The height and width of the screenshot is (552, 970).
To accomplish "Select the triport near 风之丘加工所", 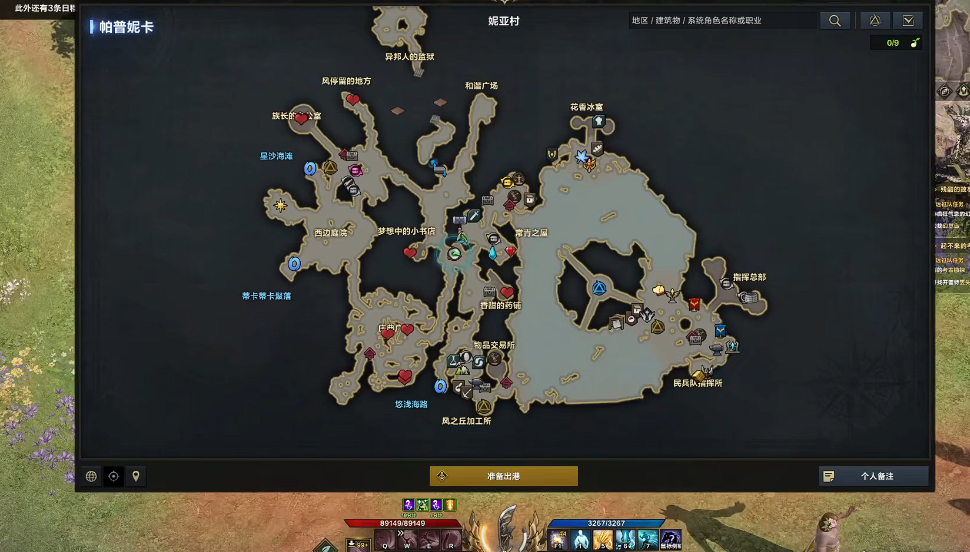I will (x=484, y=406).
